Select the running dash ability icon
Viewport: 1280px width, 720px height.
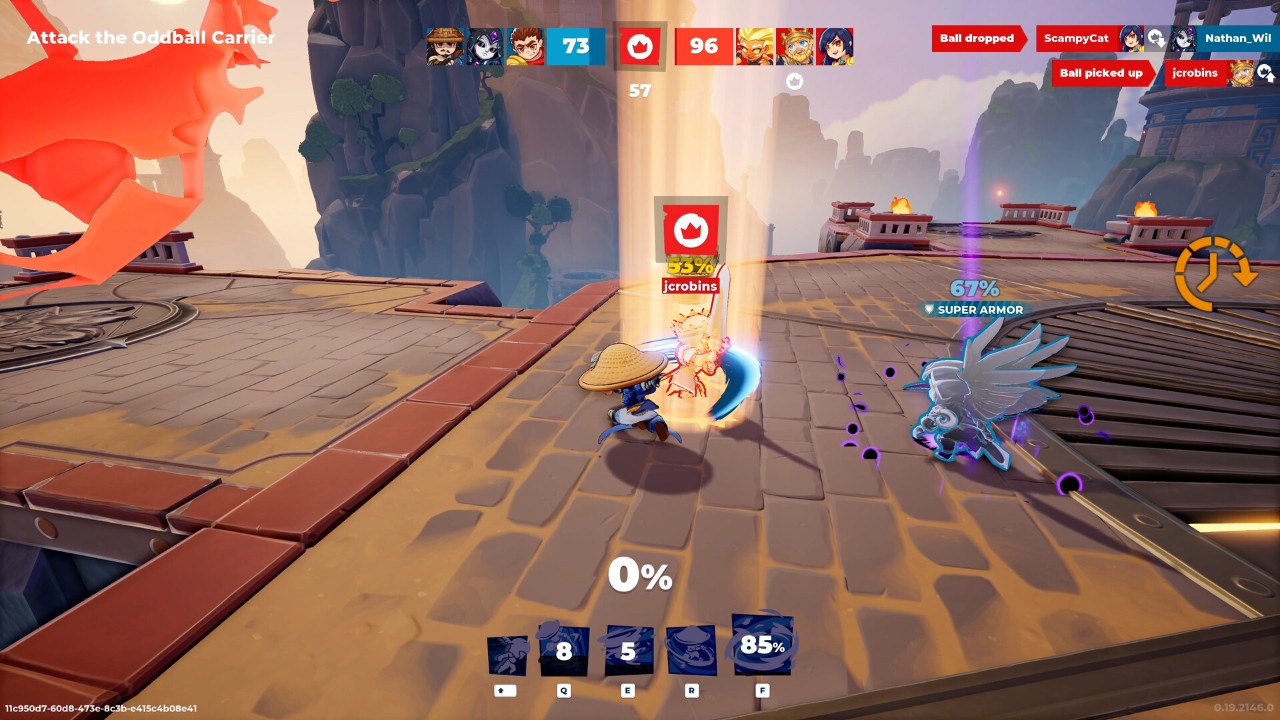click(507, 655)
